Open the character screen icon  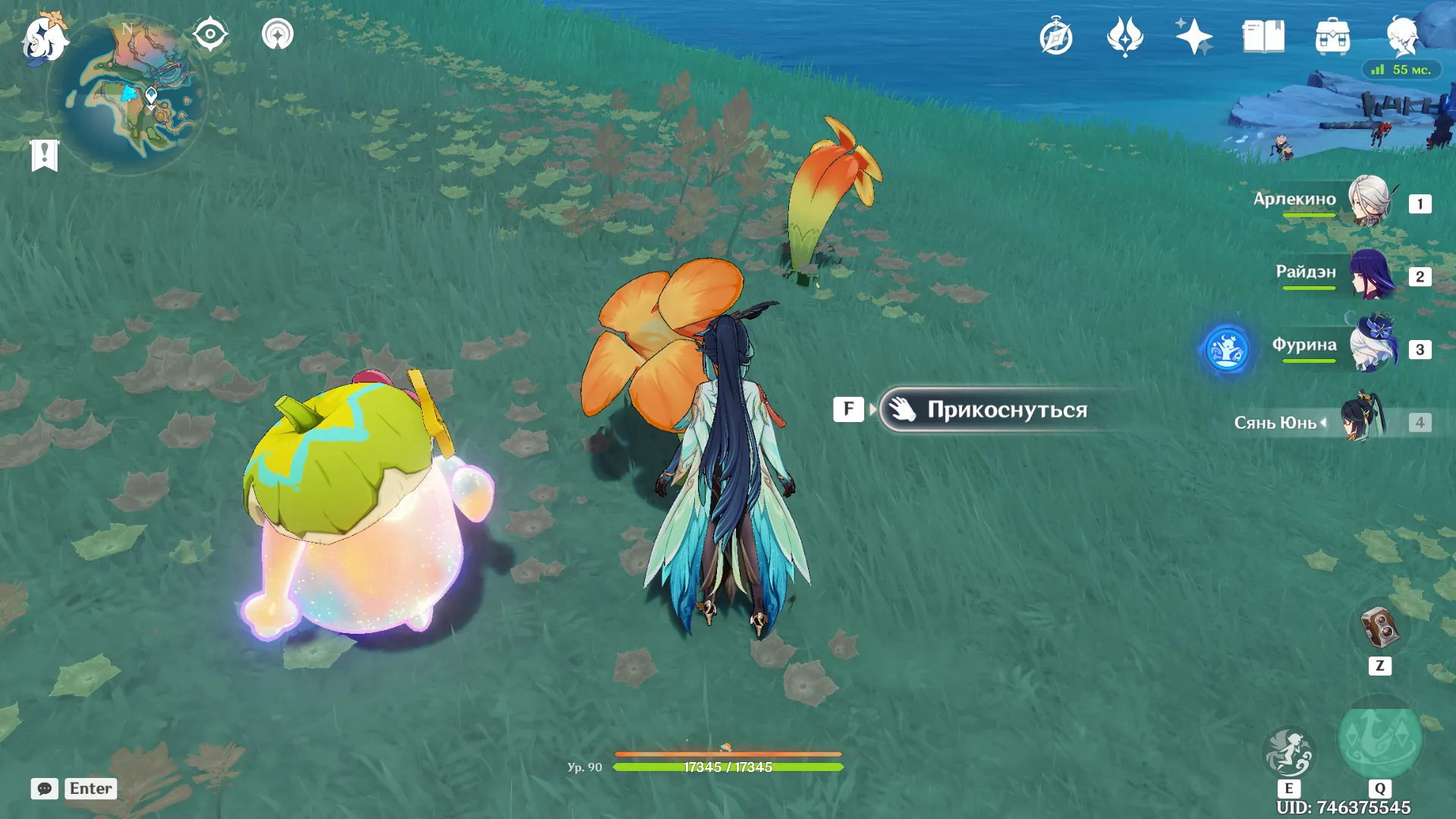[1401, 36]
